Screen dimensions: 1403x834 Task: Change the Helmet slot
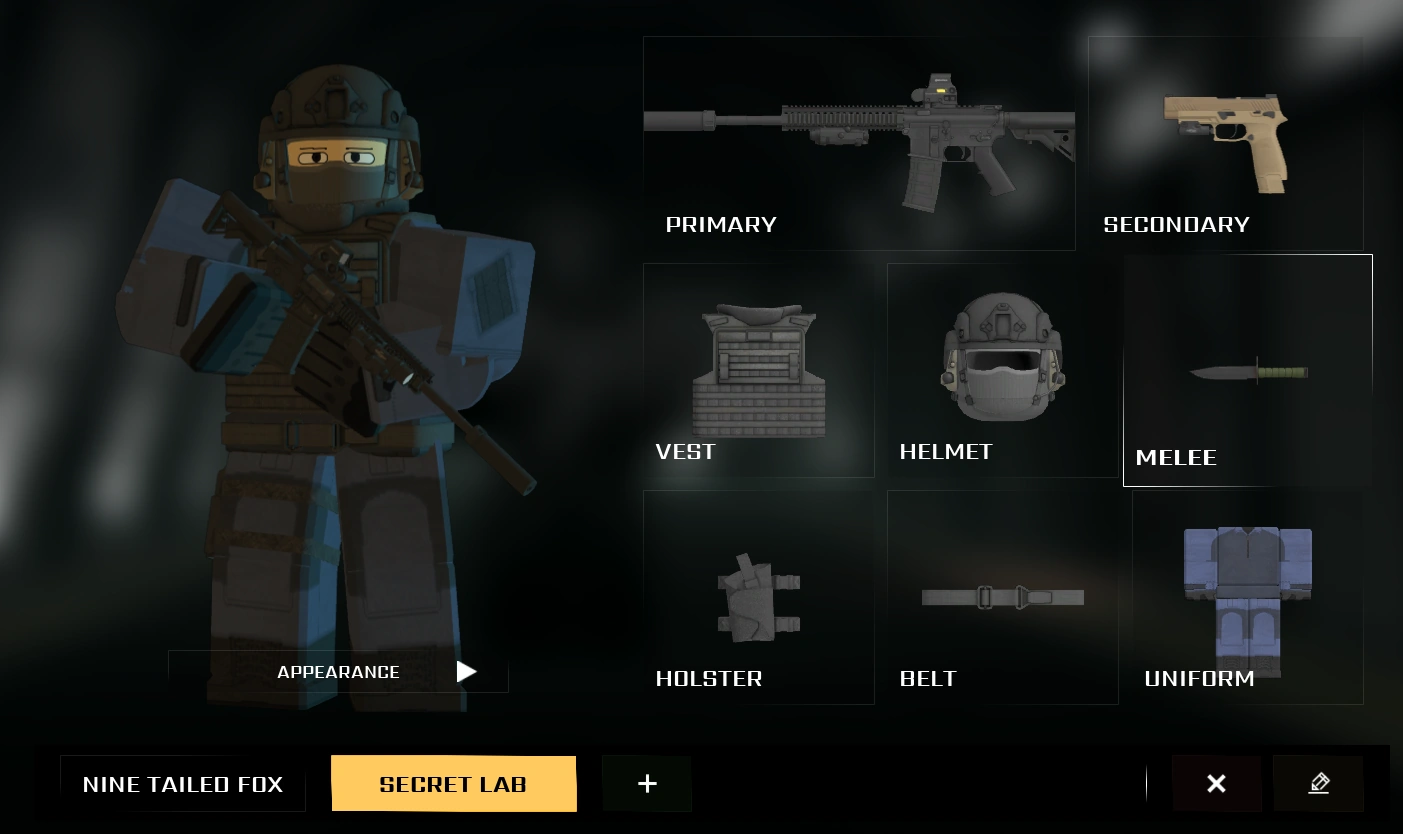point(1003,370)
